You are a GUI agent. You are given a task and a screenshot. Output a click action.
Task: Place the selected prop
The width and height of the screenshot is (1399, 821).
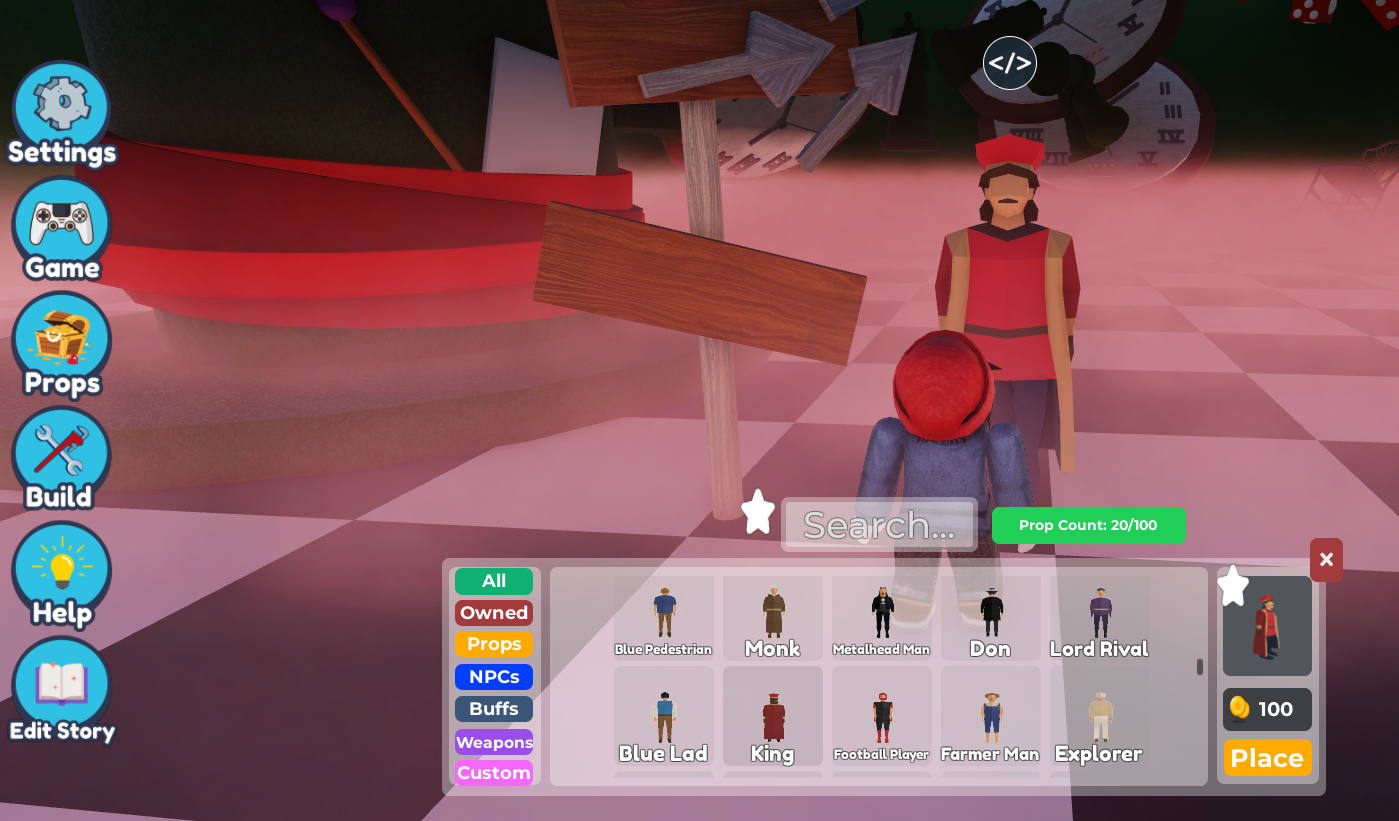(x=1267, y=758)
